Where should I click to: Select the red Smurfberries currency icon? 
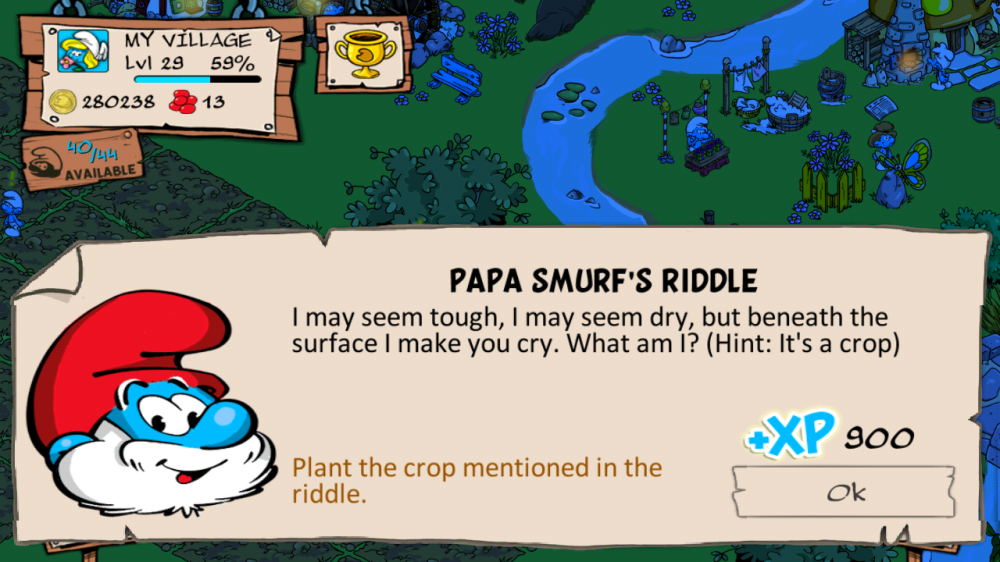(x=184, y=102)
